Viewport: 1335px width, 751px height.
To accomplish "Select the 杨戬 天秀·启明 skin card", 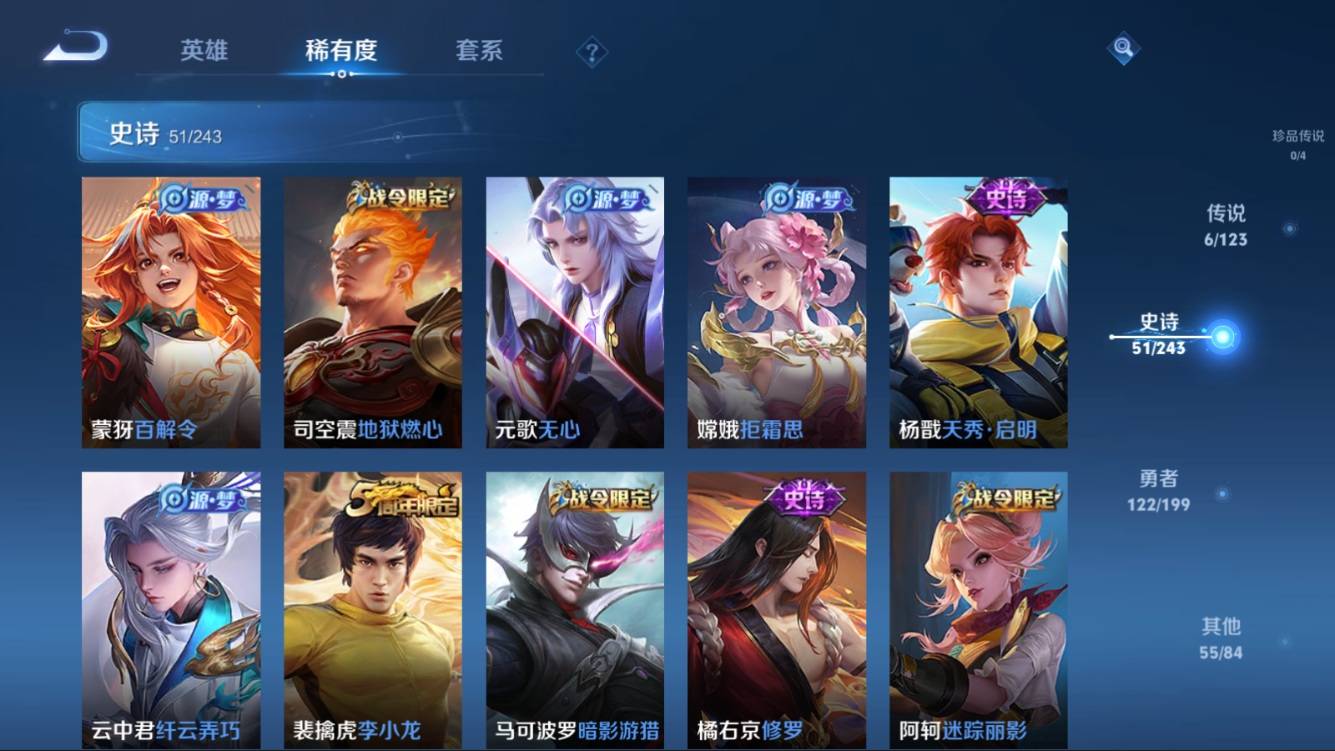I will click(979, 312).
